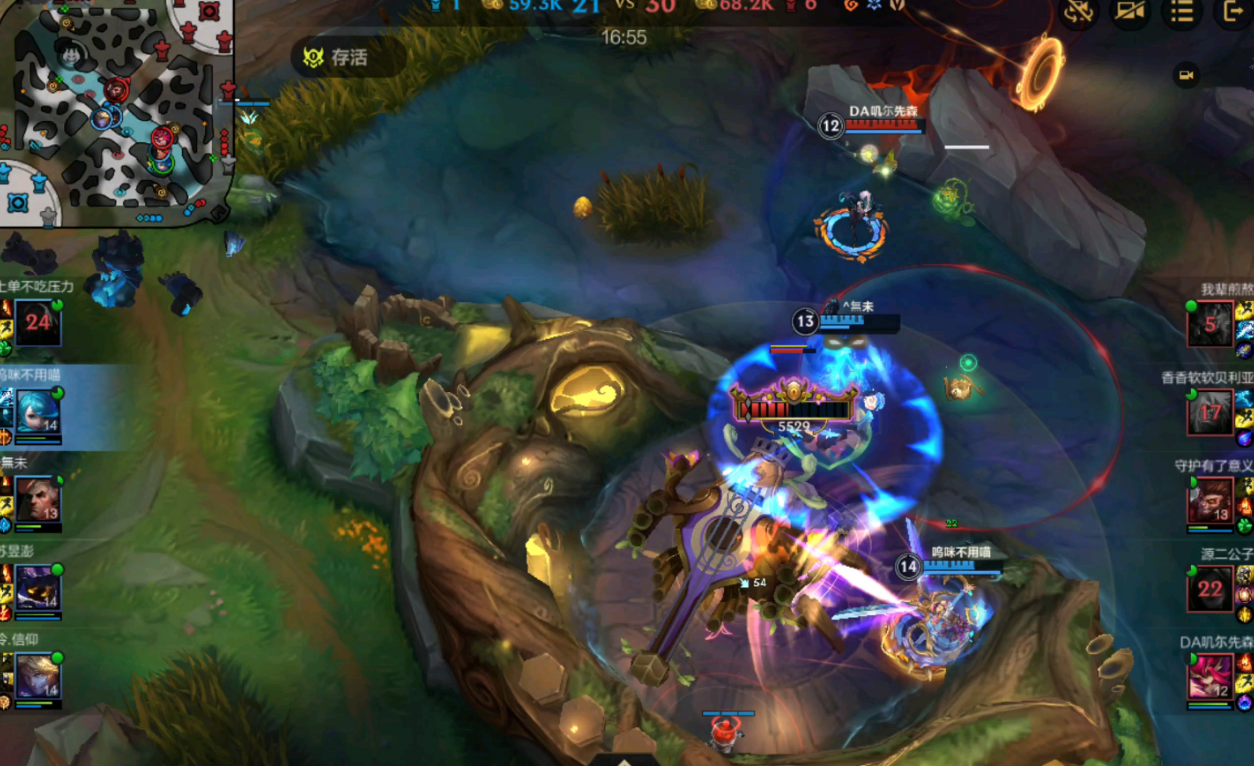Open the list menu icon
This screenshot has height=766, width=1254.
1182,12
